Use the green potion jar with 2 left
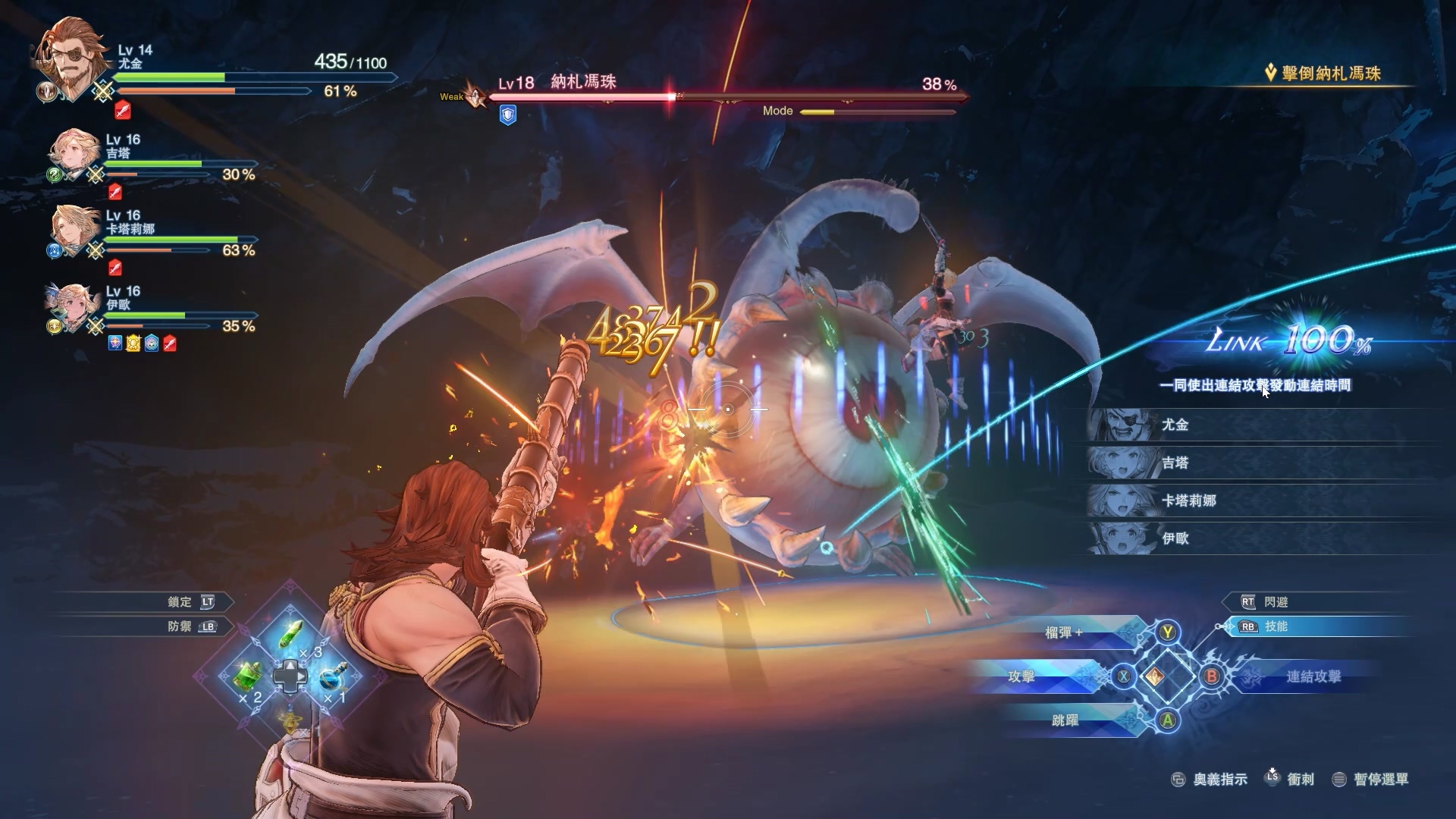 (x=248, y=676)
